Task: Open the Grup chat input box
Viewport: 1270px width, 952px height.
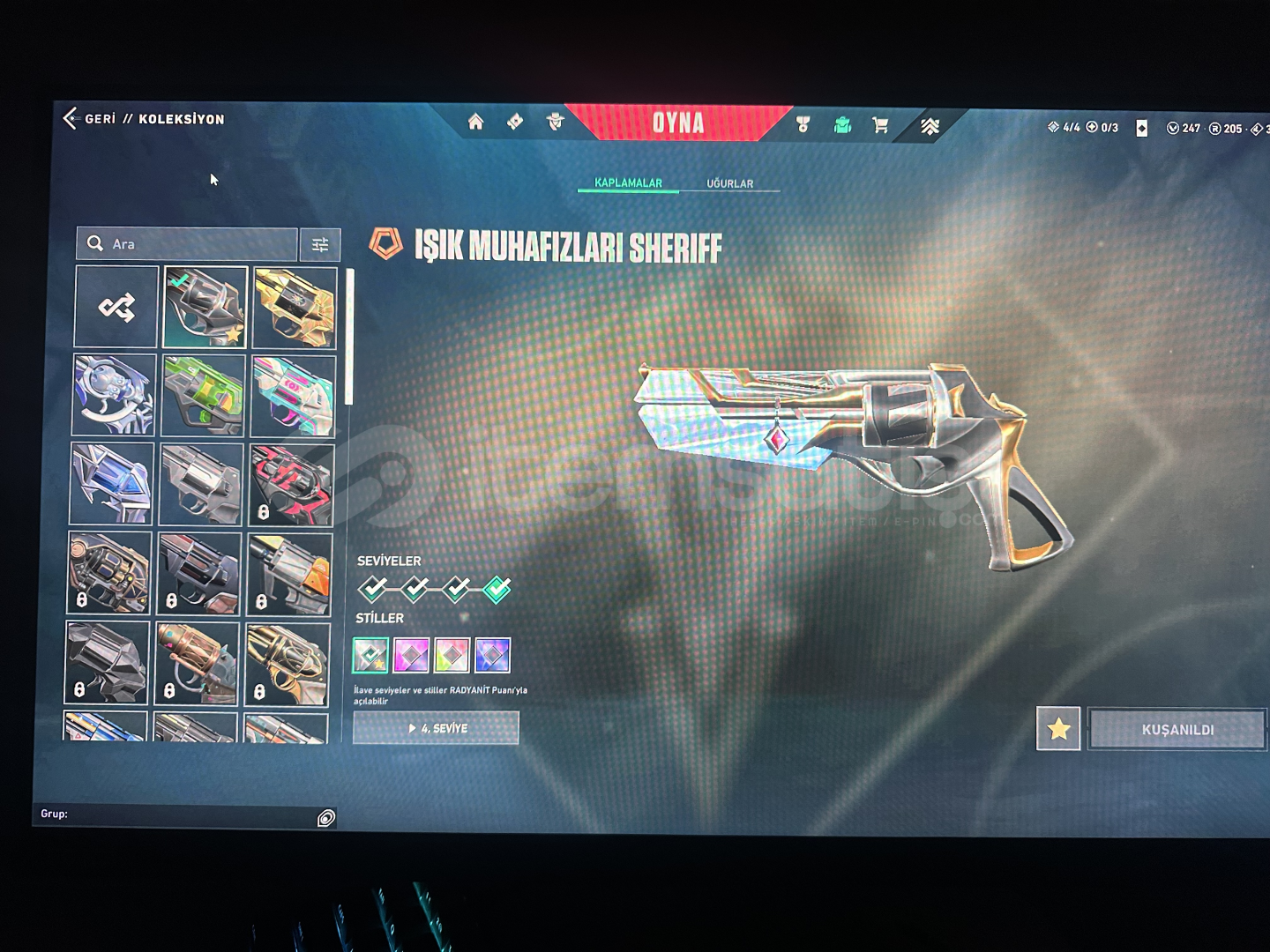Action: [x=176, y=814]
